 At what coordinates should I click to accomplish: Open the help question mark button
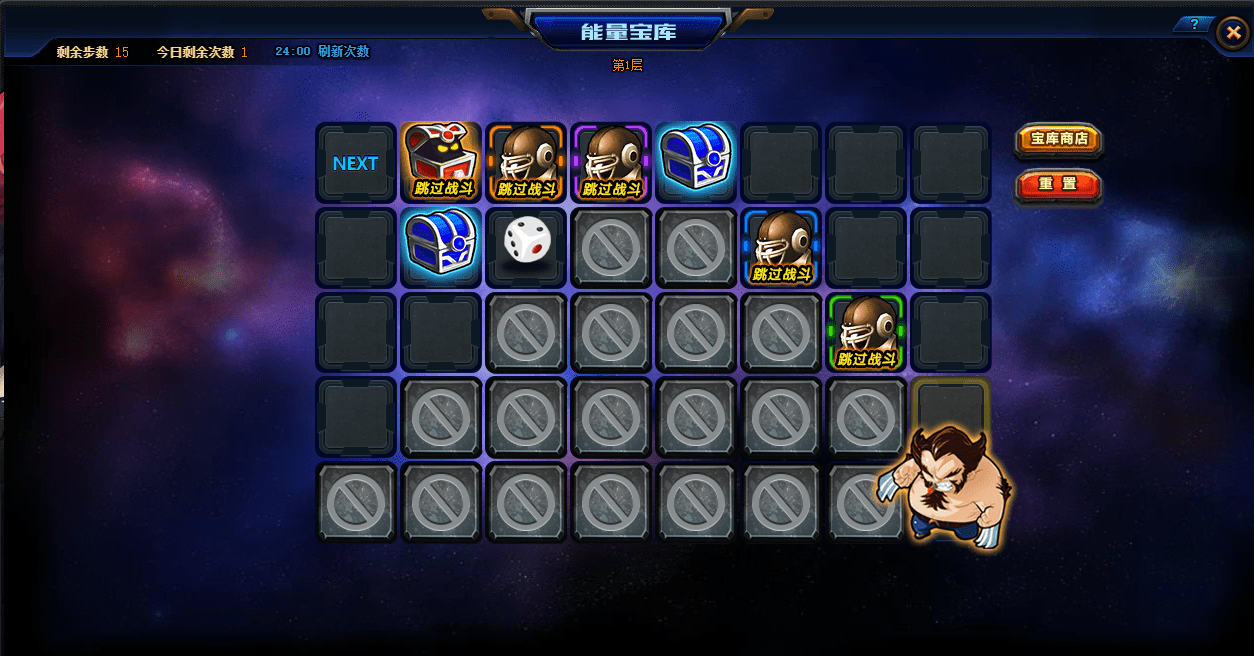[x=1193, y=24]
